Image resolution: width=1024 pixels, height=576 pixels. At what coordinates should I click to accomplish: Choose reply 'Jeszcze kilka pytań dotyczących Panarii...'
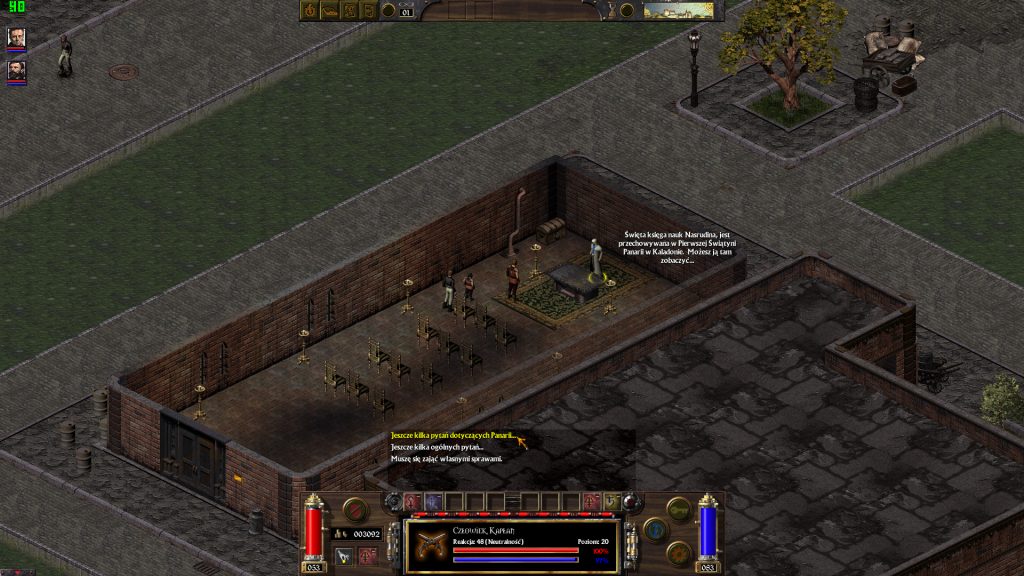click(x=451, y=436)
